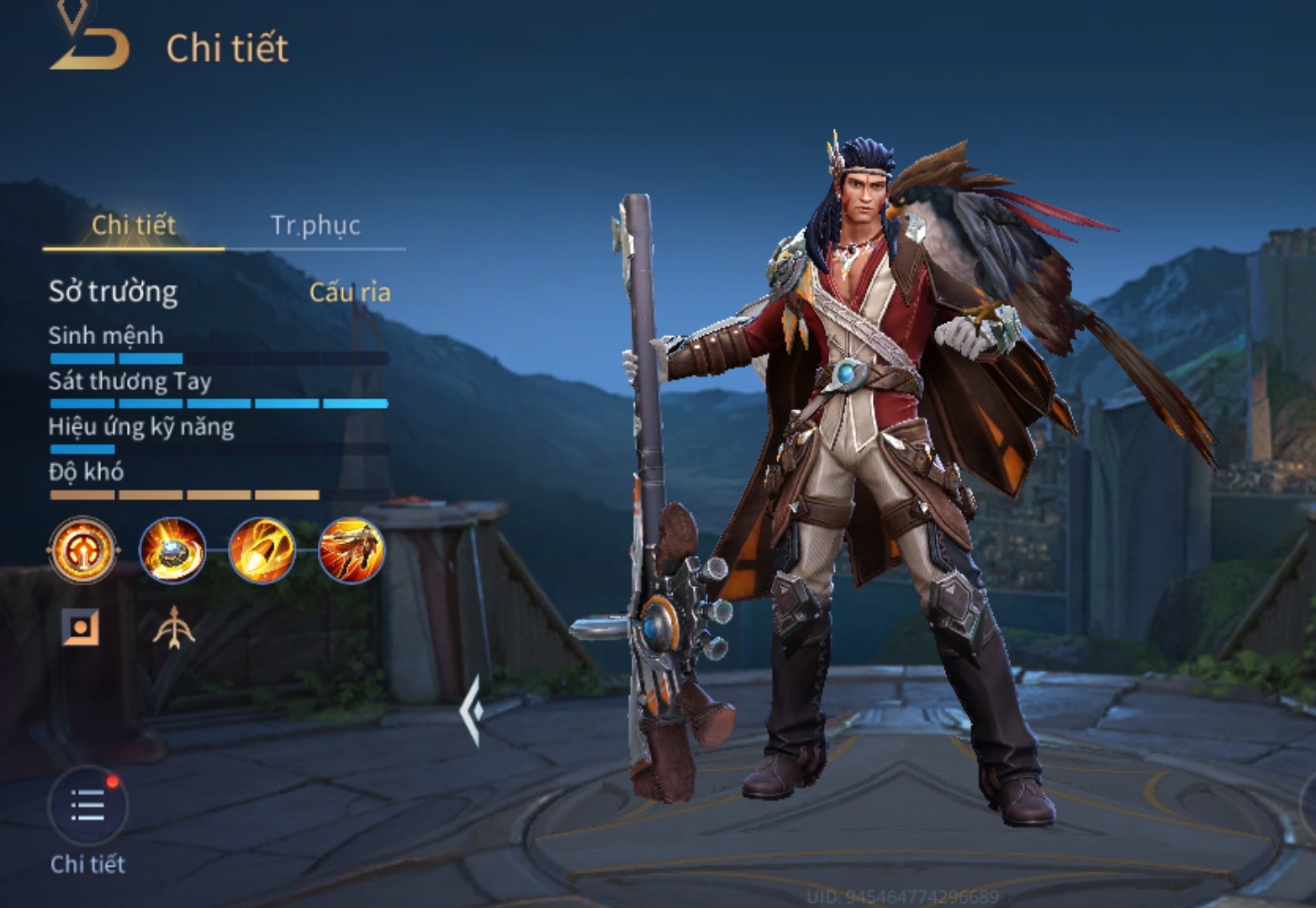Open the Chi tiết list button at the bottom

pyautogui.click(x=88, y=806)
